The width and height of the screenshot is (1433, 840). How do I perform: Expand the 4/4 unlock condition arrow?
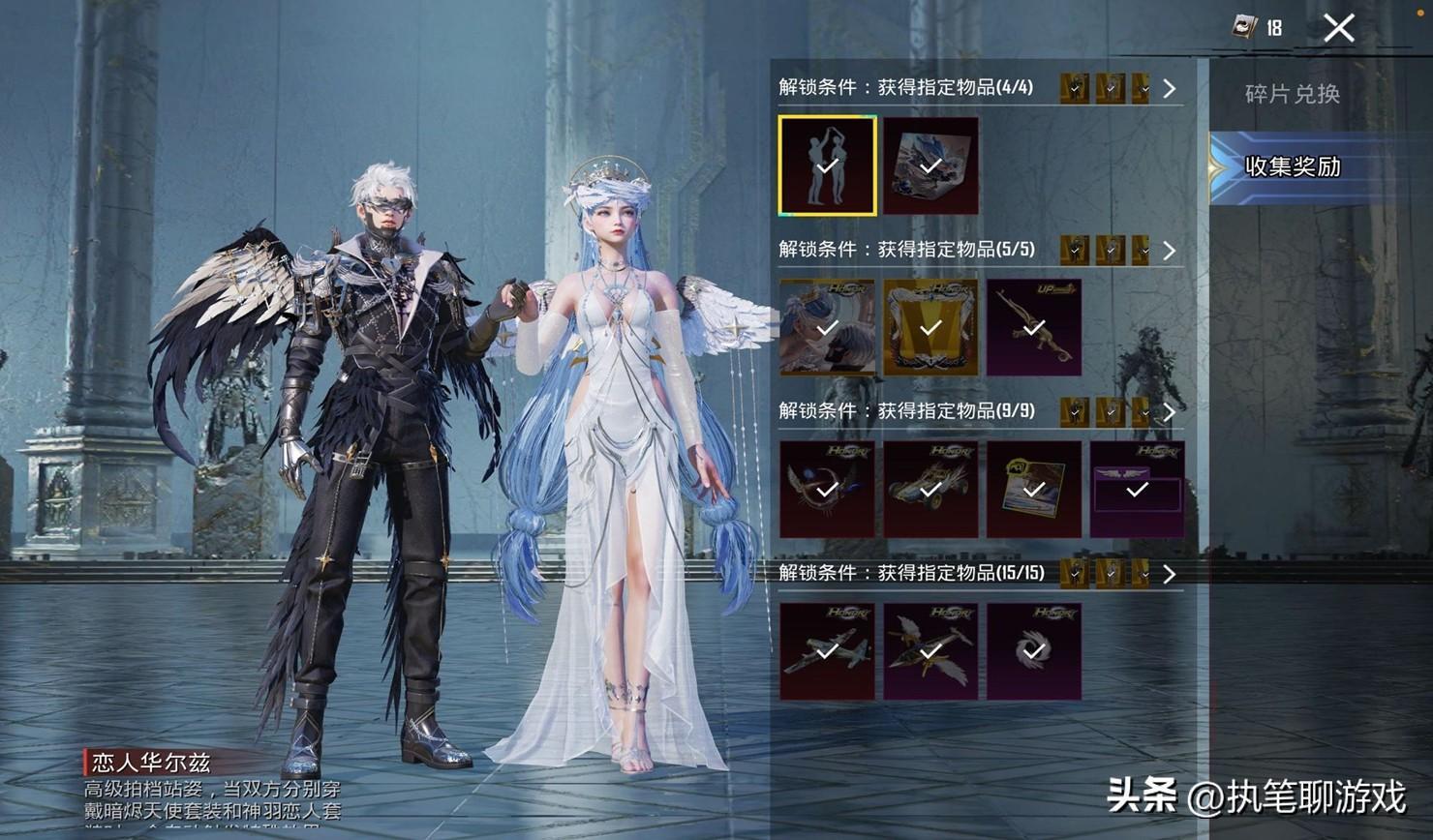[x=1170, y=89]
